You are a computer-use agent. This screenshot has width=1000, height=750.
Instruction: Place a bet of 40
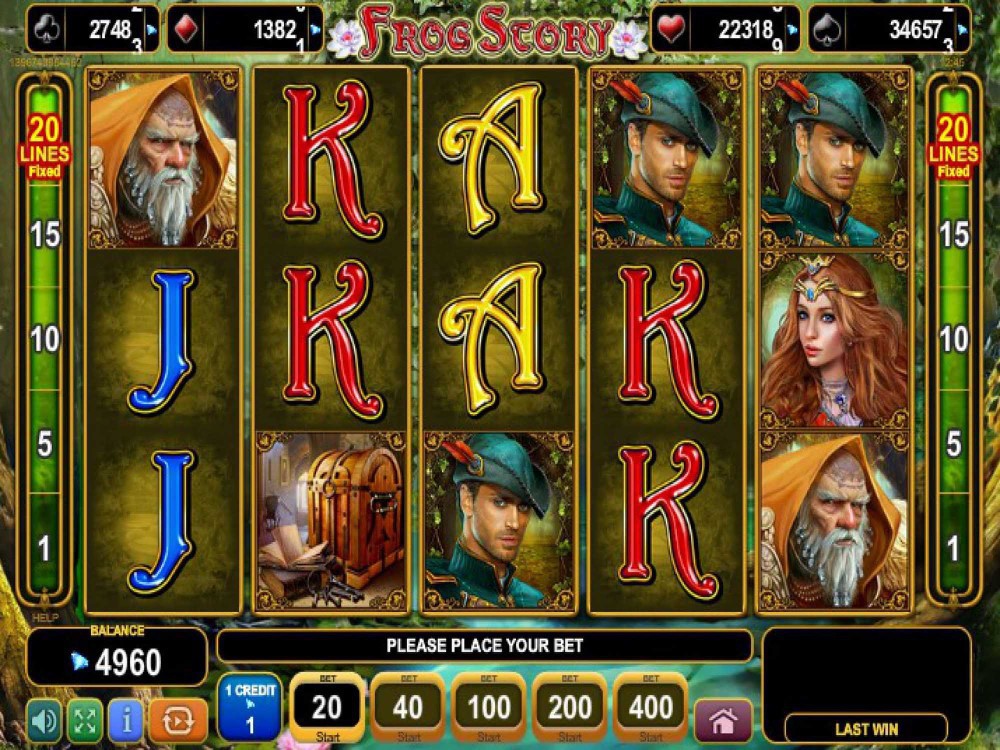point(408,708)
